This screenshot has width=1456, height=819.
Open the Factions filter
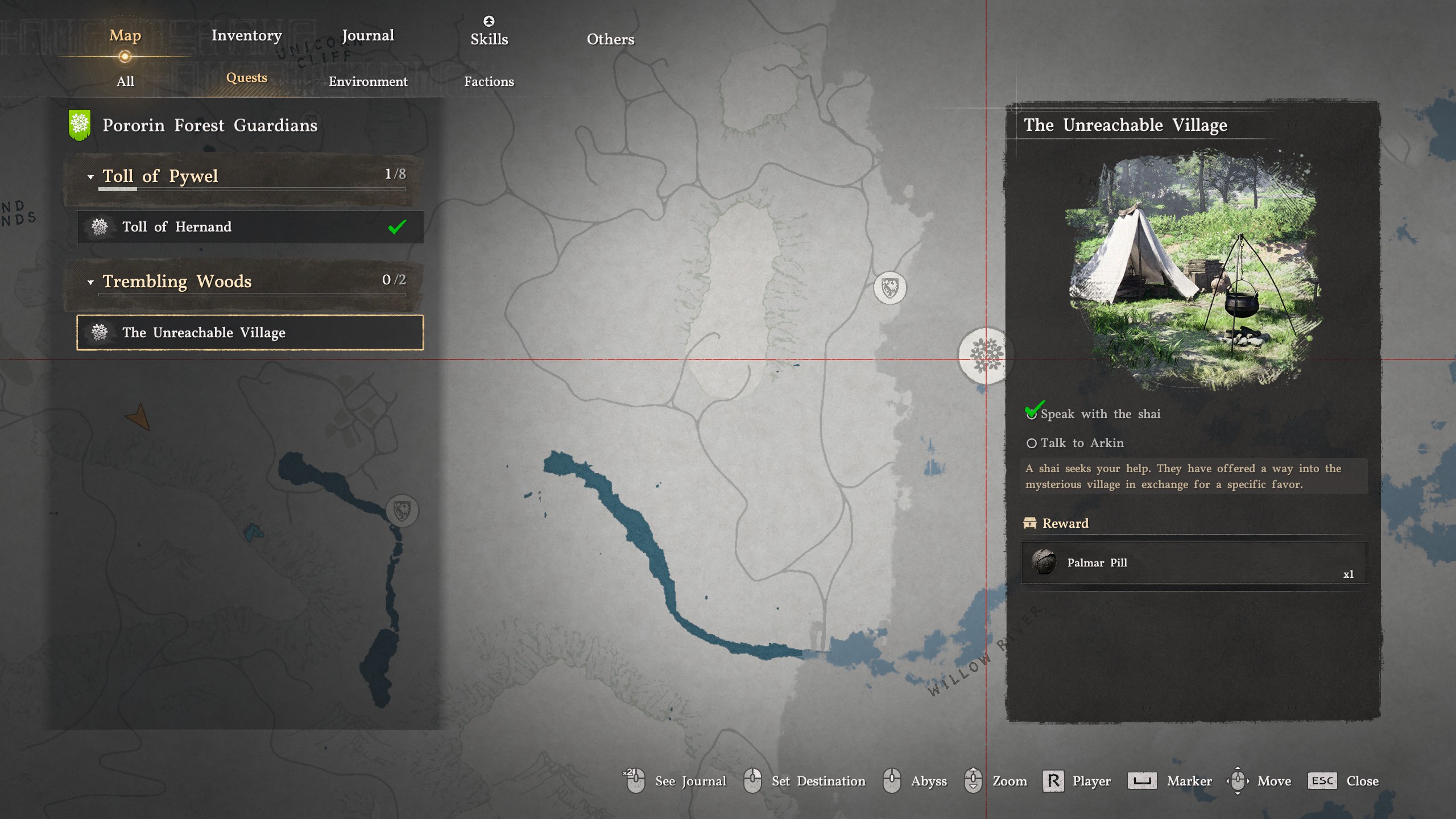(489, 81)
